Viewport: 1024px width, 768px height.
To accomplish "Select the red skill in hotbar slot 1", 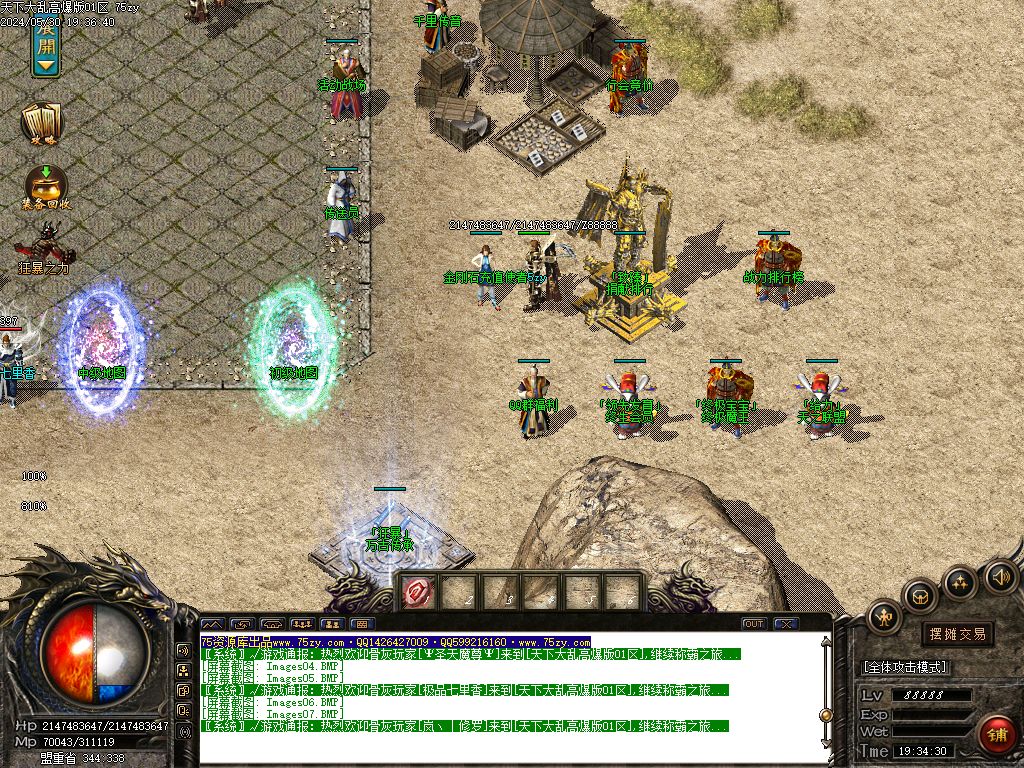I will pyautogui.click(x=417, y=592).
